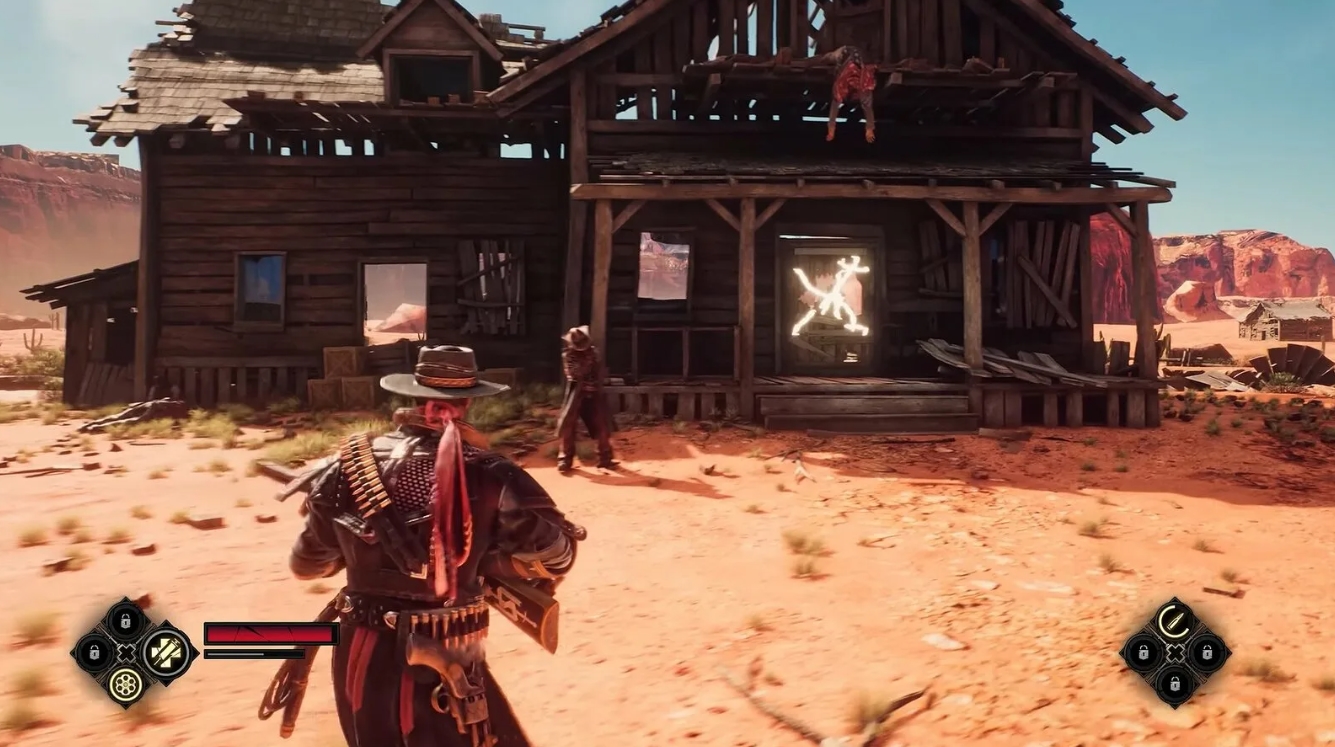Click the top locked slot on the weapon wheel
Viewport: 1335px width, 747px height.
pyautogui.click(x=124, y=620)
